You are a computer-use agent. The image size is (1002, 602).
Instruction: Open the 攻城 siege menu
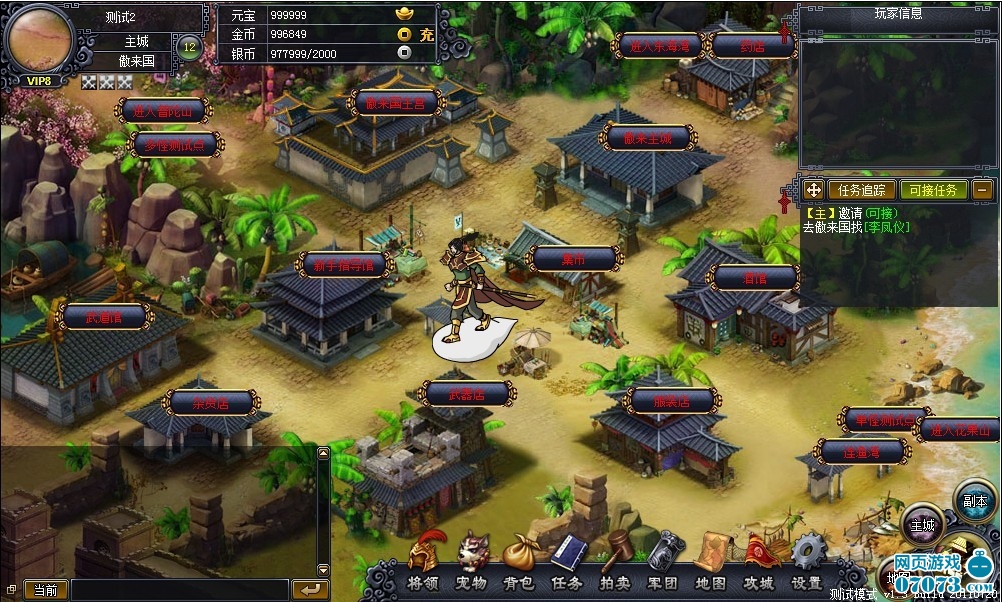click(759, 564)
